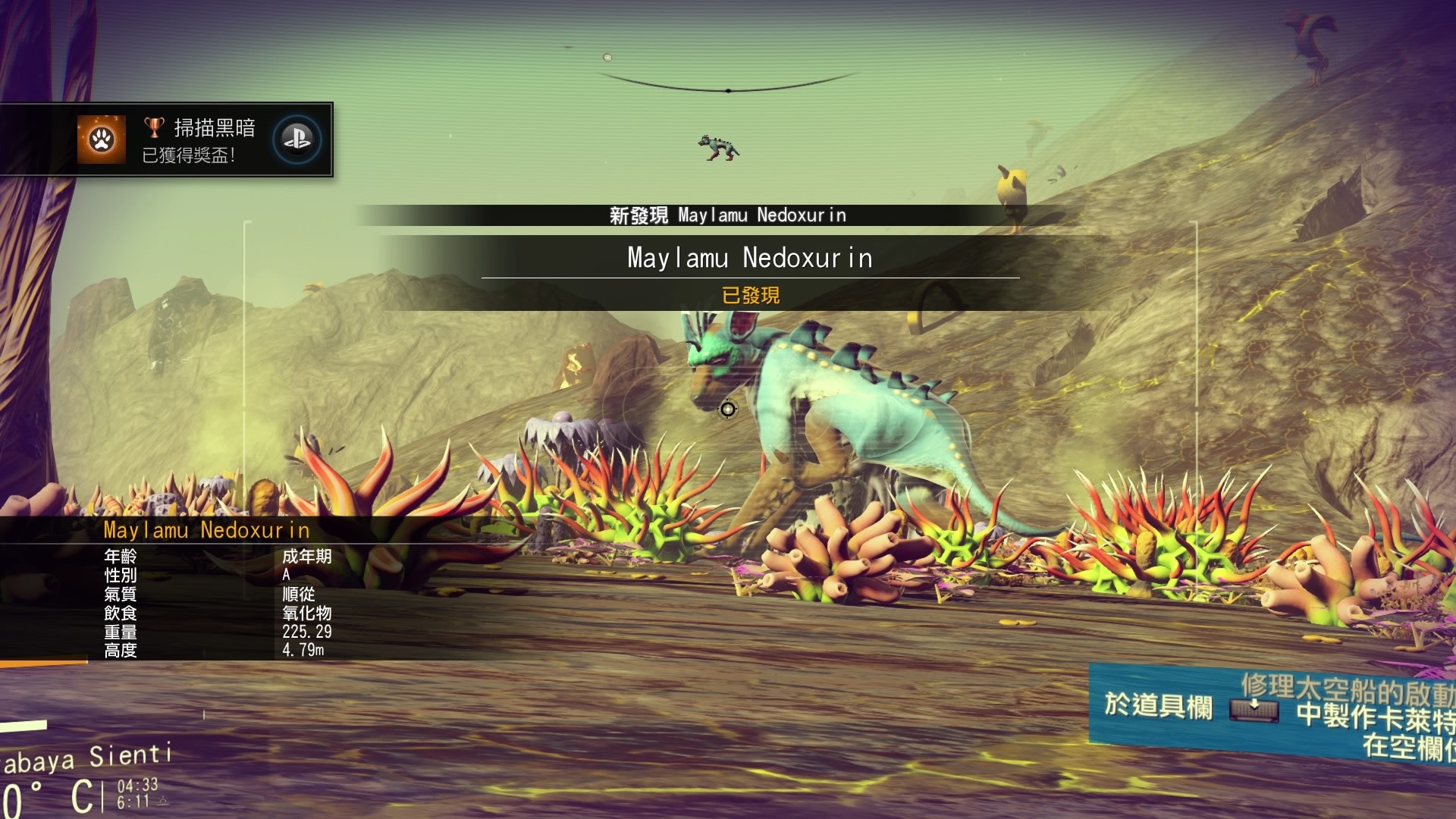This screenshot has width=1456, height=819.
Task: Click the PlayStation logo on the trophy popup
Action: click(x=297, y=140)
